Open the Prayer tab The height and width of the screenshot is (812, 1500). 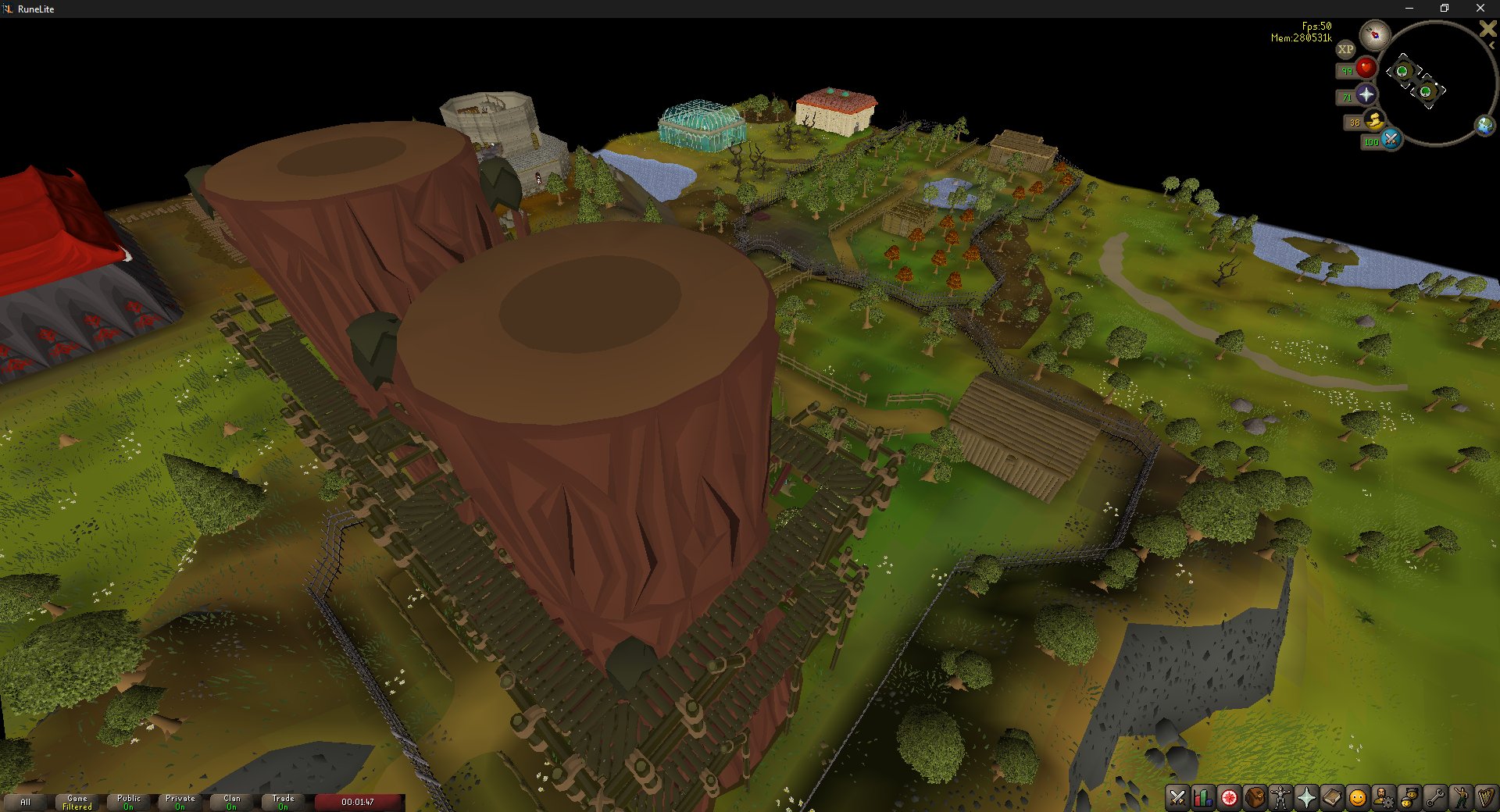[1306, 799]
